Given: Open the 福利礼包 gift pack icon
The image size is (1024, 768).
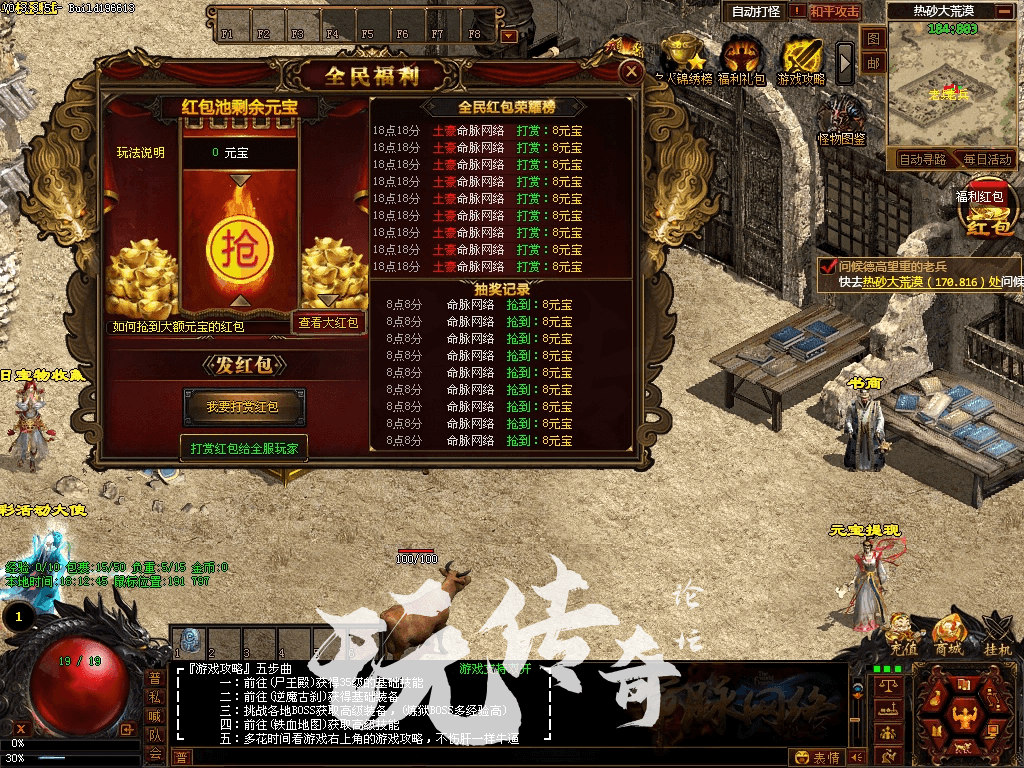Looking at the screenshot, I should tap(741, 59).
